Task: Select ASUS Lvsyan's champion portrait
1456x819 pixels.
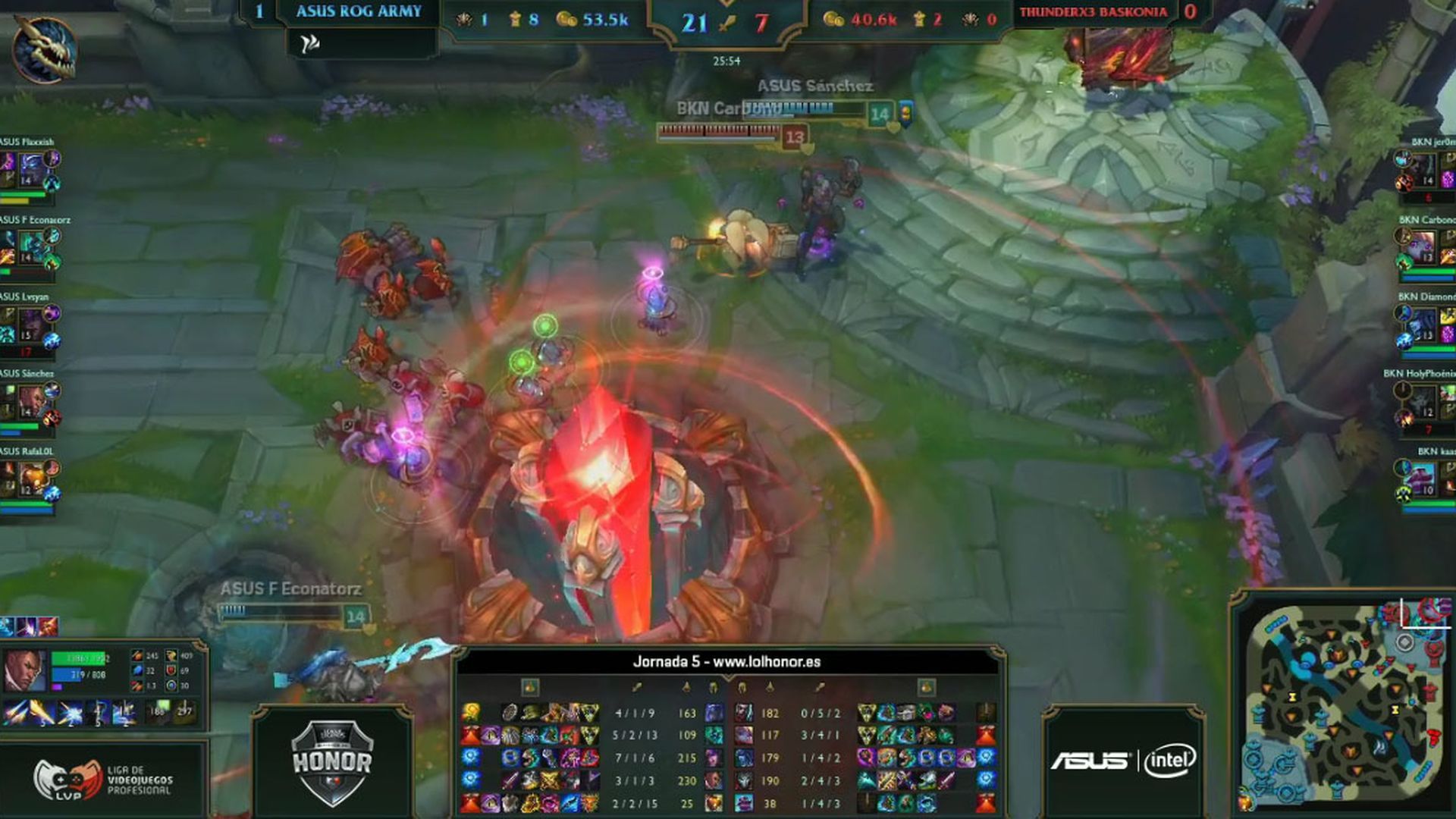Action: [30, 325]
